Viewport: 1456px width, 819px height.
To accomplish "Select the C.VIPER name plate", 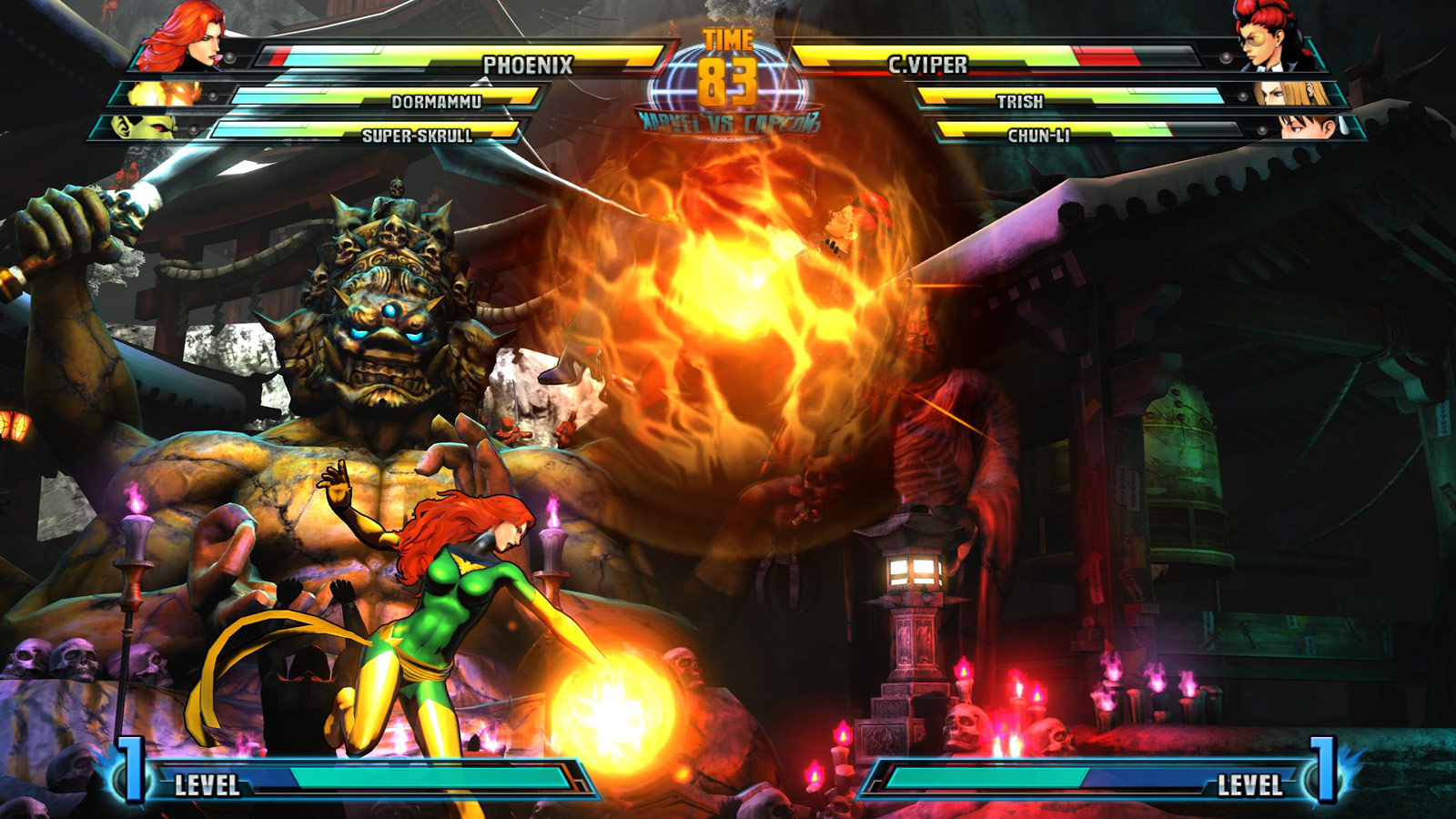I will pos(928,64).
